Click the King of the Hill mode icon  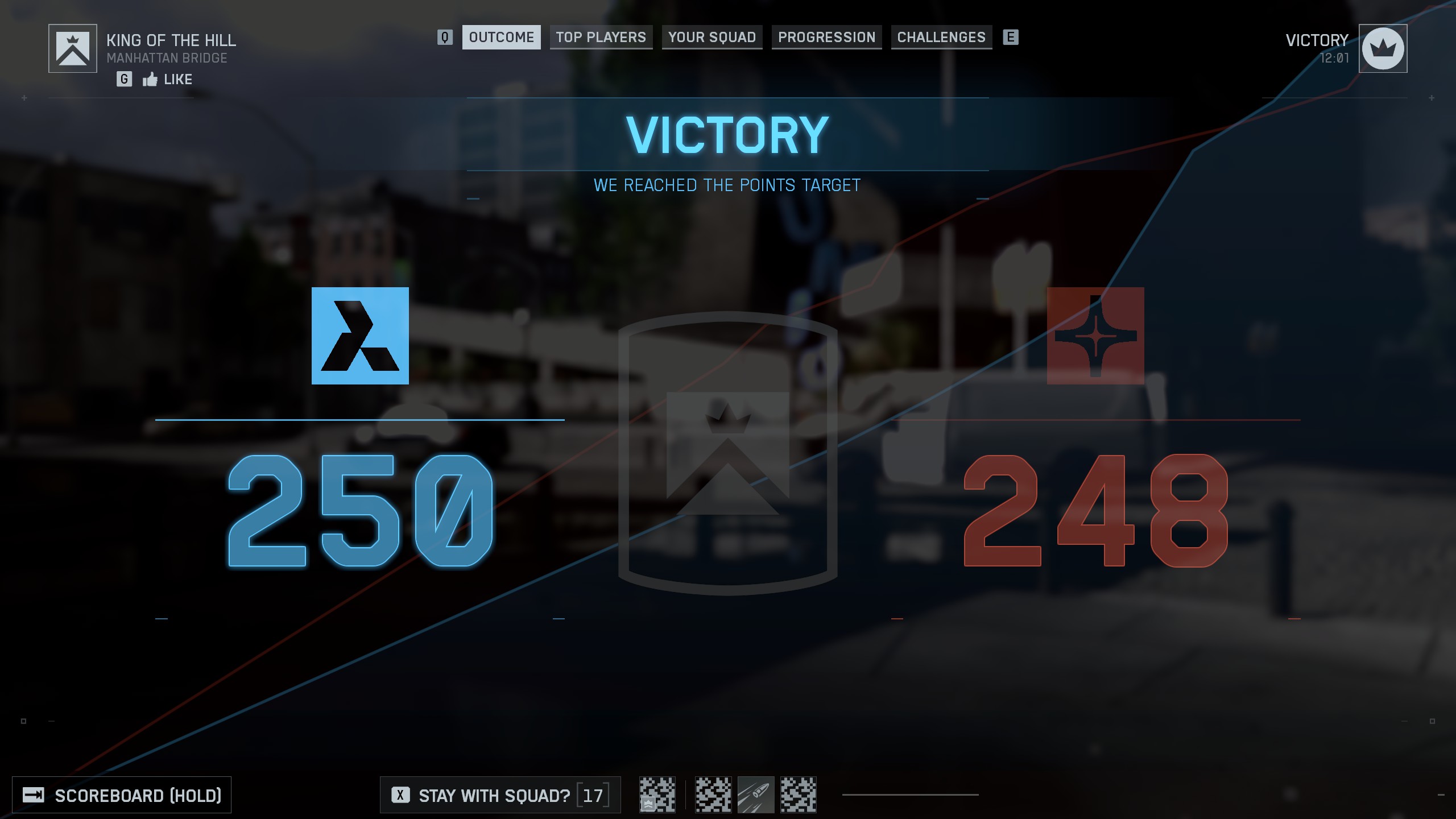click(73, 49)
